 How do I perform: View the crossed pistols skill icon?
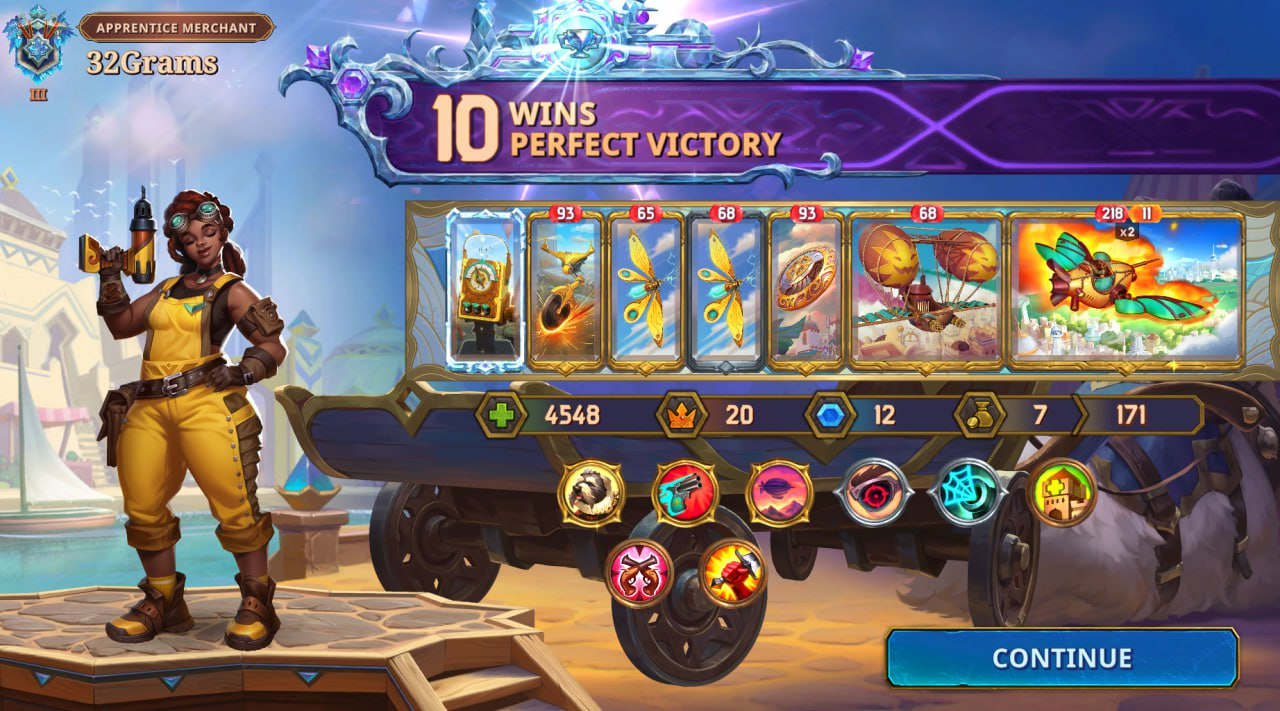[638, 573]
